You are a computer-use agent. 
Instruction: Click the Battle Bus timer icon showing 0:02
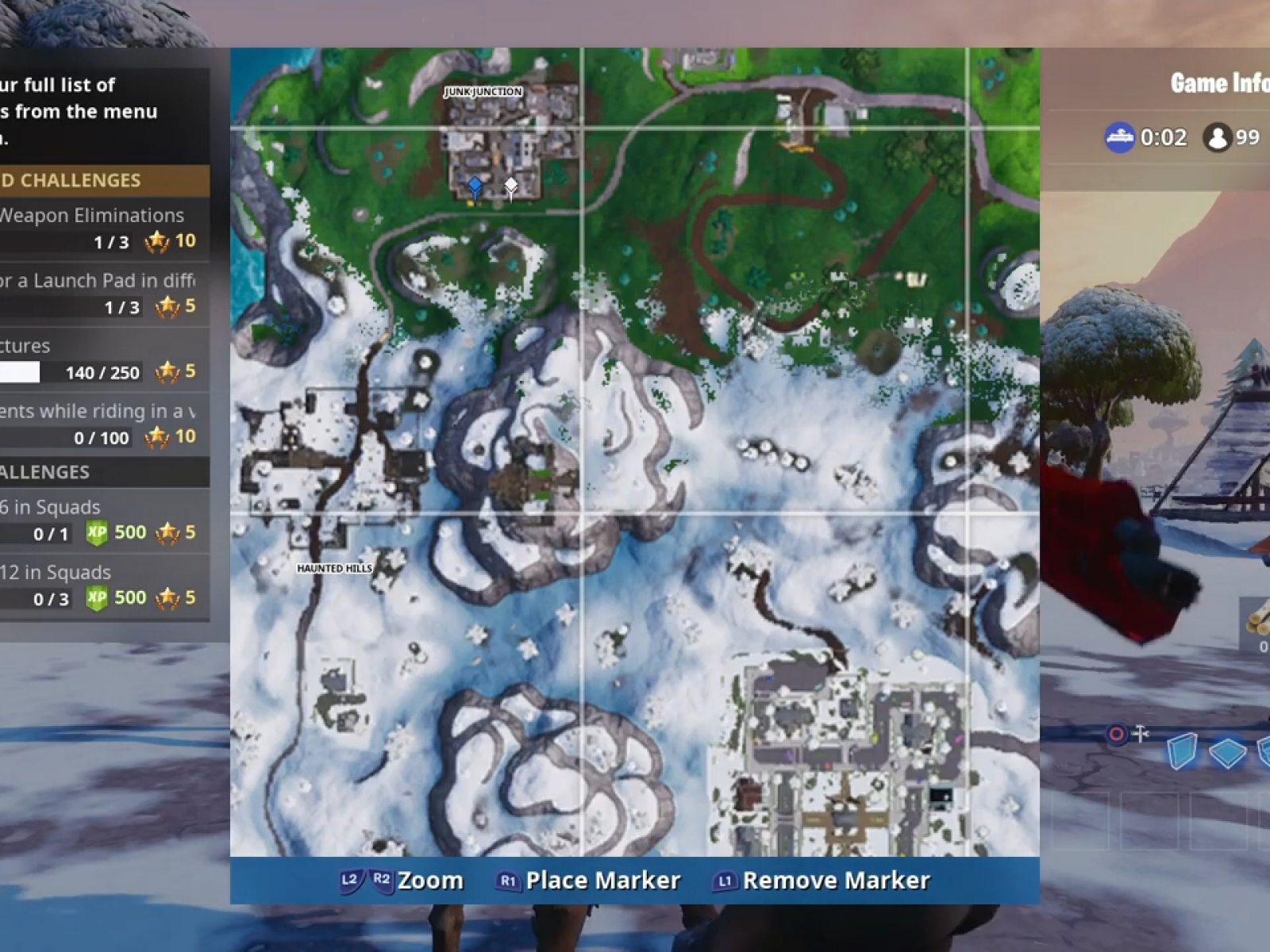point(1121,136)
